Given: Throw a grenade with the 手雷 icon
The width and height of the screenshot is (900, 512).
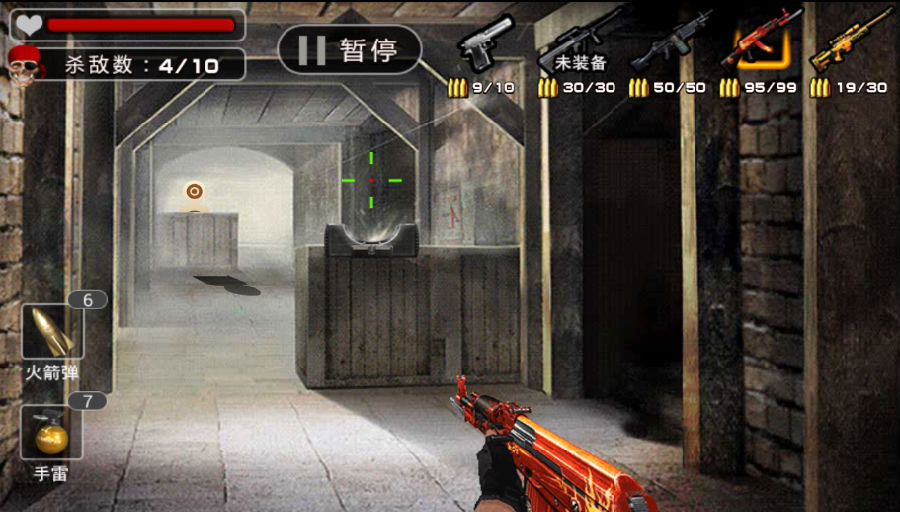Looking at the screenshot, I should (x=52, y=432).
